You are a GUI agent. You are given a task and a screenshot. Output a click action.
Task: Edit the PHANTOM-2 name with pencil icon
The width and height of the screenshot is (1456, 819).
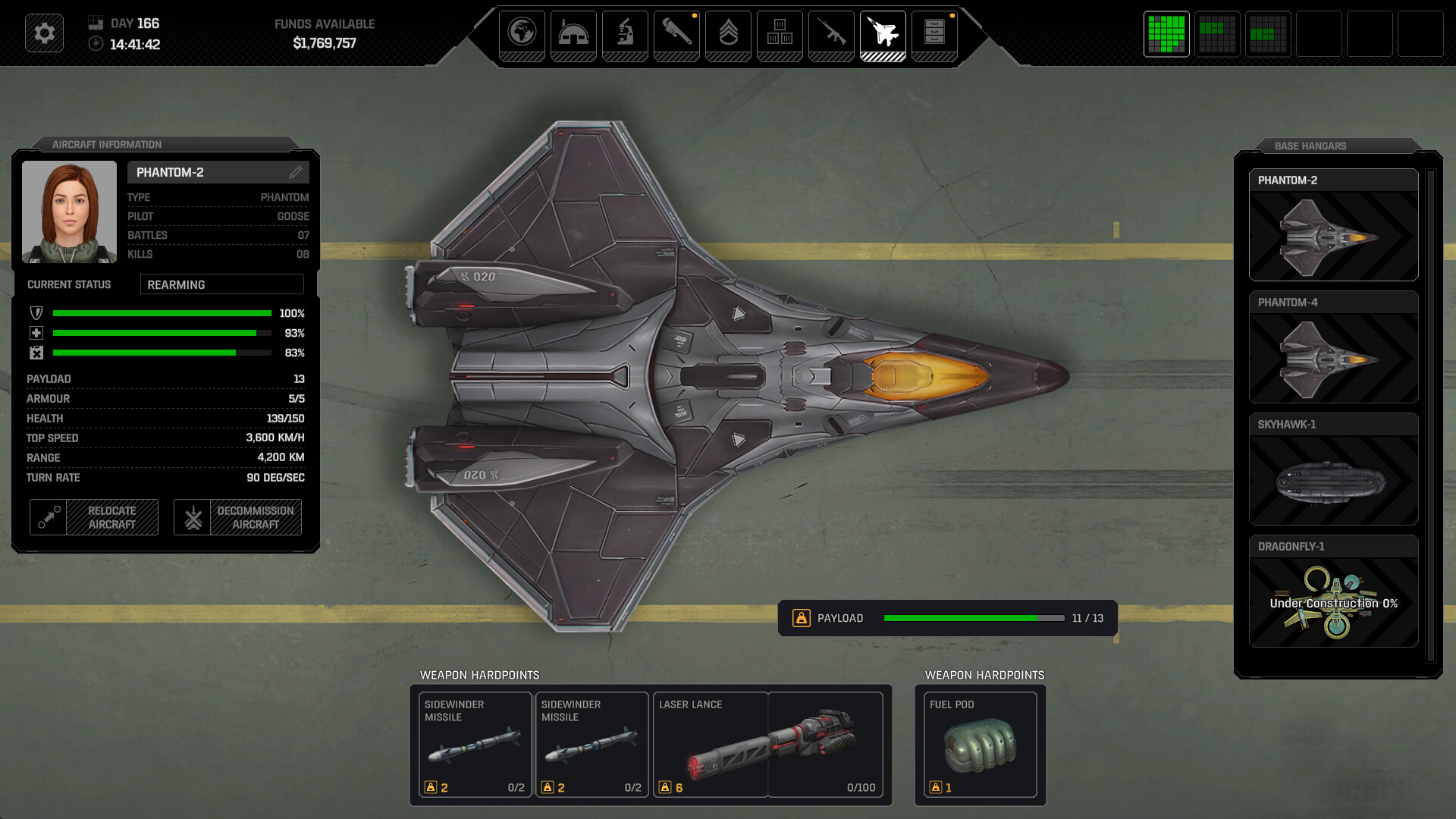[296, 172]
